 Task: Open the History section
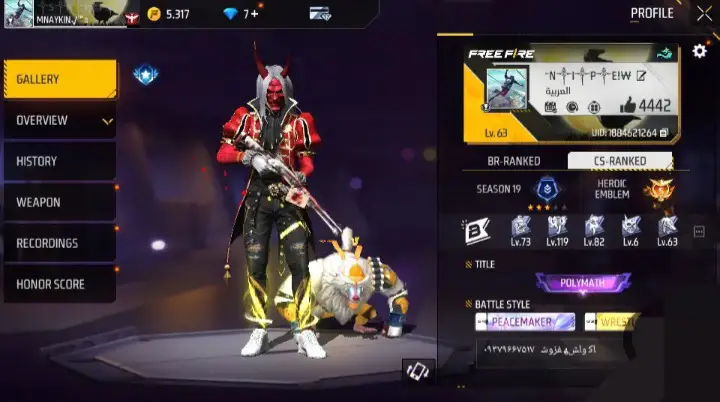pos(60,161)
